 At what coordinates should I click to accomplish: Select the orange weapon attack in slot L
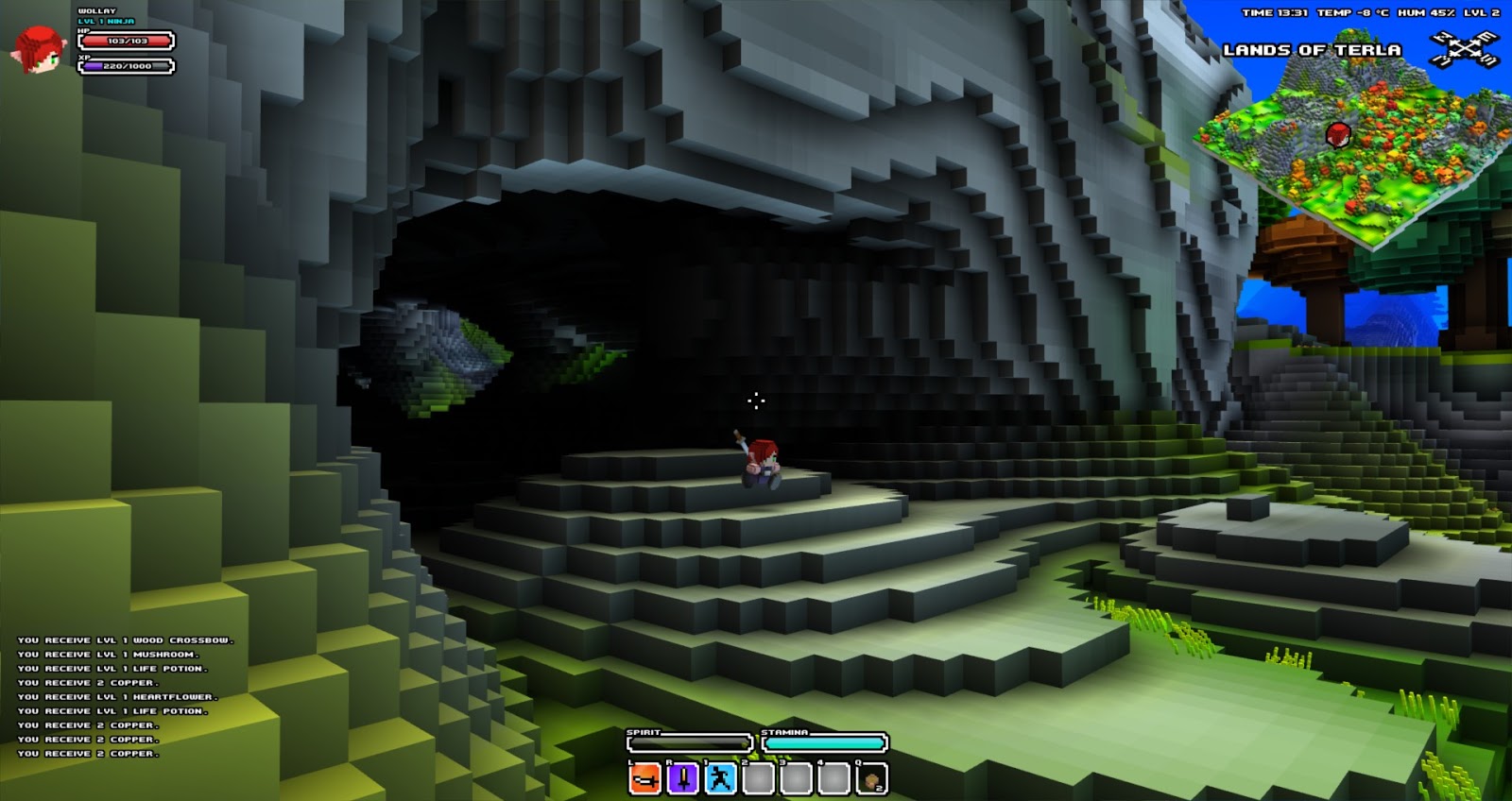coord(644,779)
